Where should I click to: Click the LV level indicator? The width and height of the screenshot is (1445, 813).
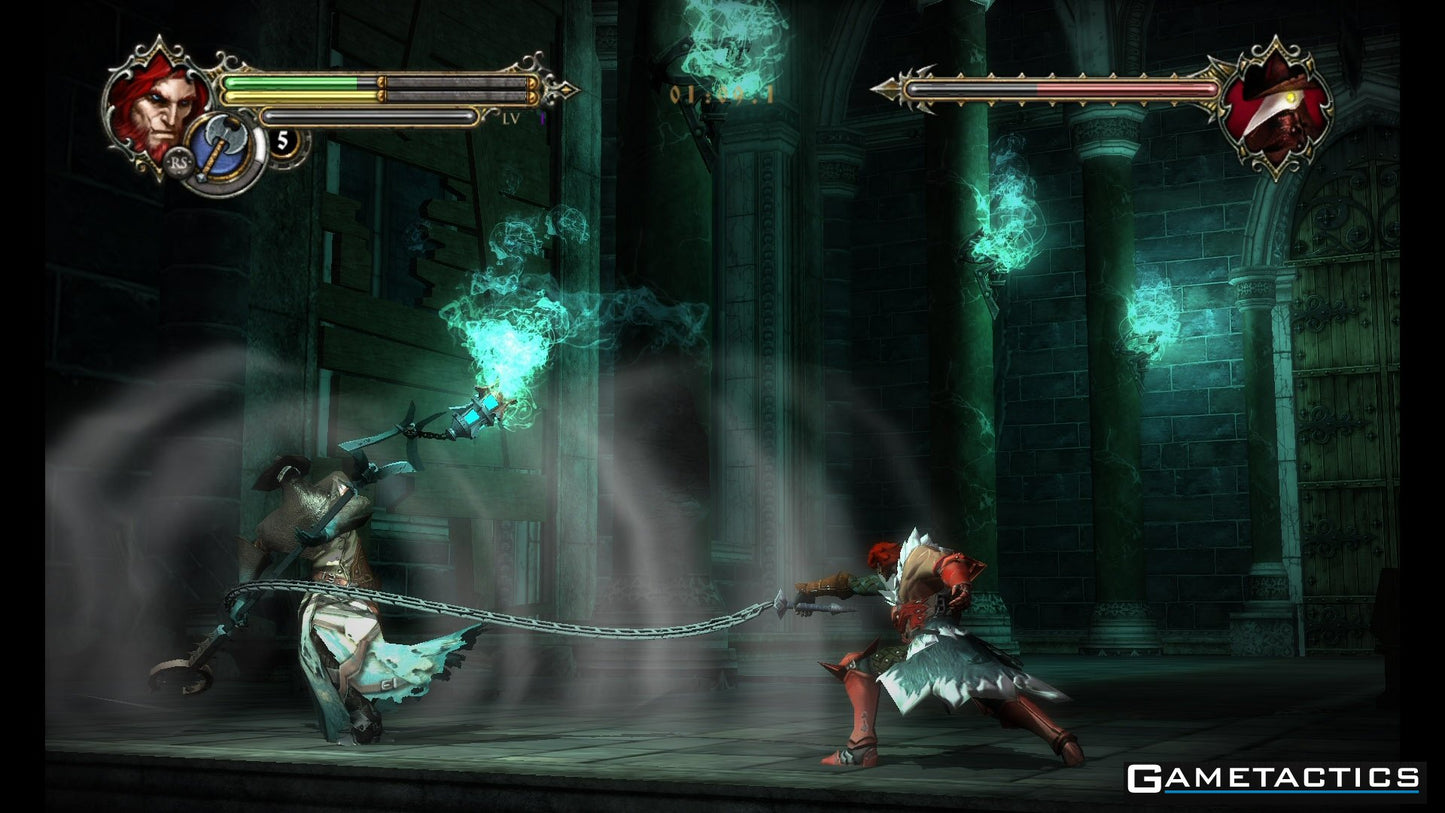point(510,117)
